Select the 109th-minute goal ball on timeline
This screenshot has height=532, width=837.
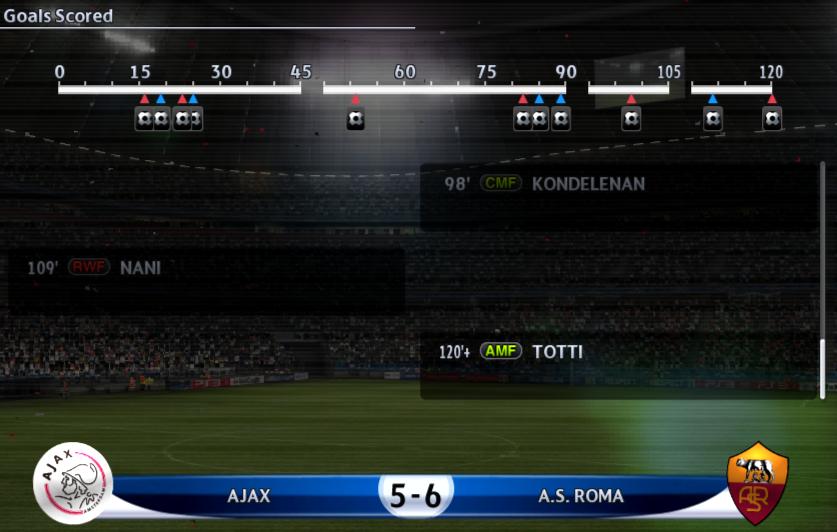coord(712,119)
